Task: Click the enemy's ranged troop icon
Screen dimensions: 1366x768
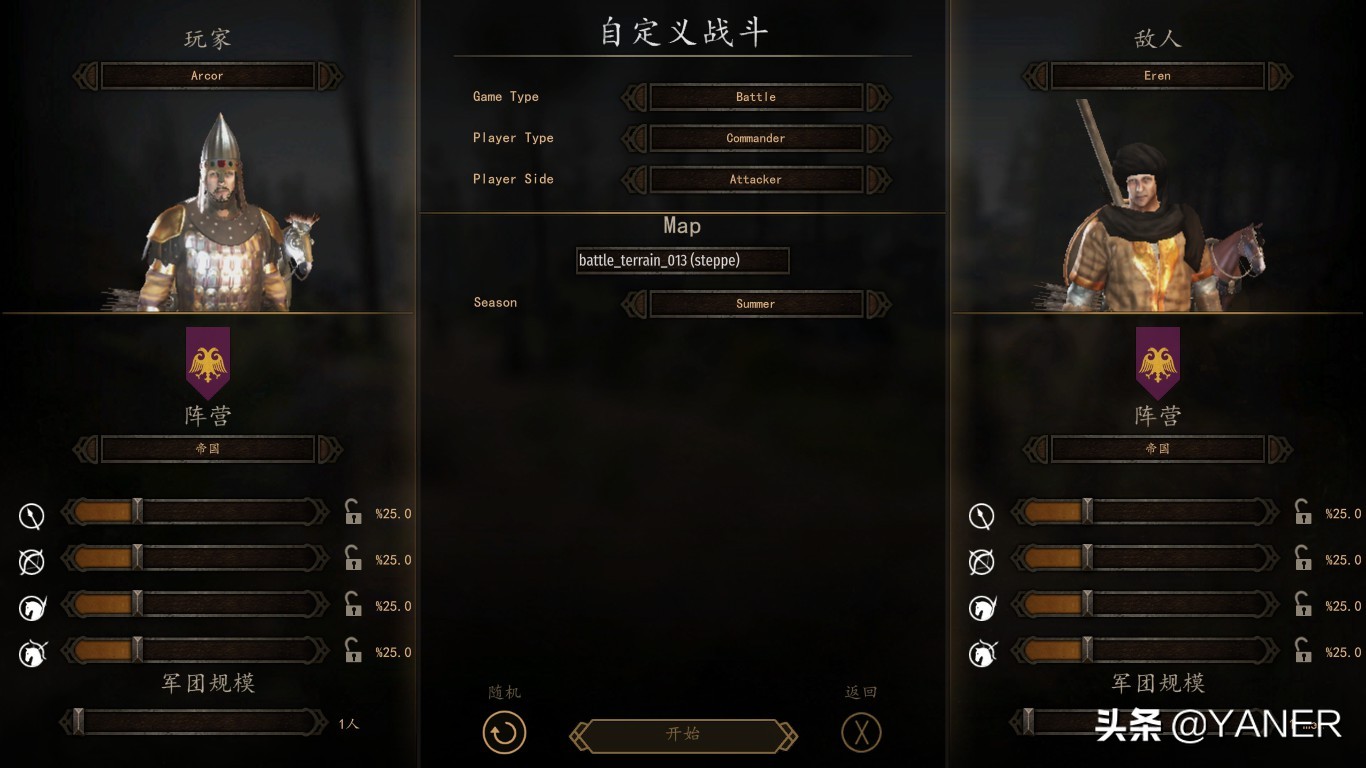Action: (x=981, y=561)
